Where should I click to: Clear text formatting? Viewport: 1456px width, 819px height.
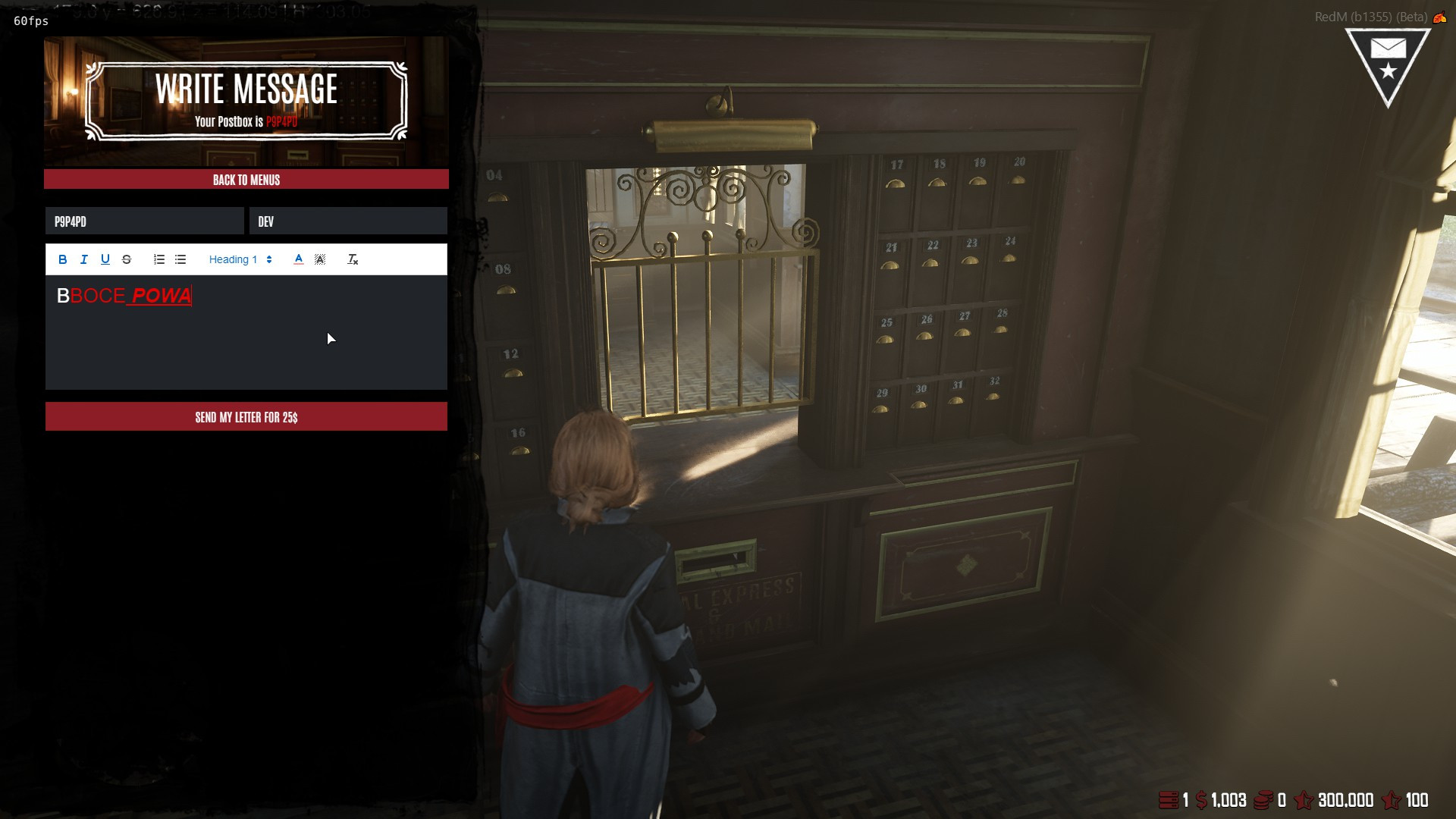(x=353, y=259)
